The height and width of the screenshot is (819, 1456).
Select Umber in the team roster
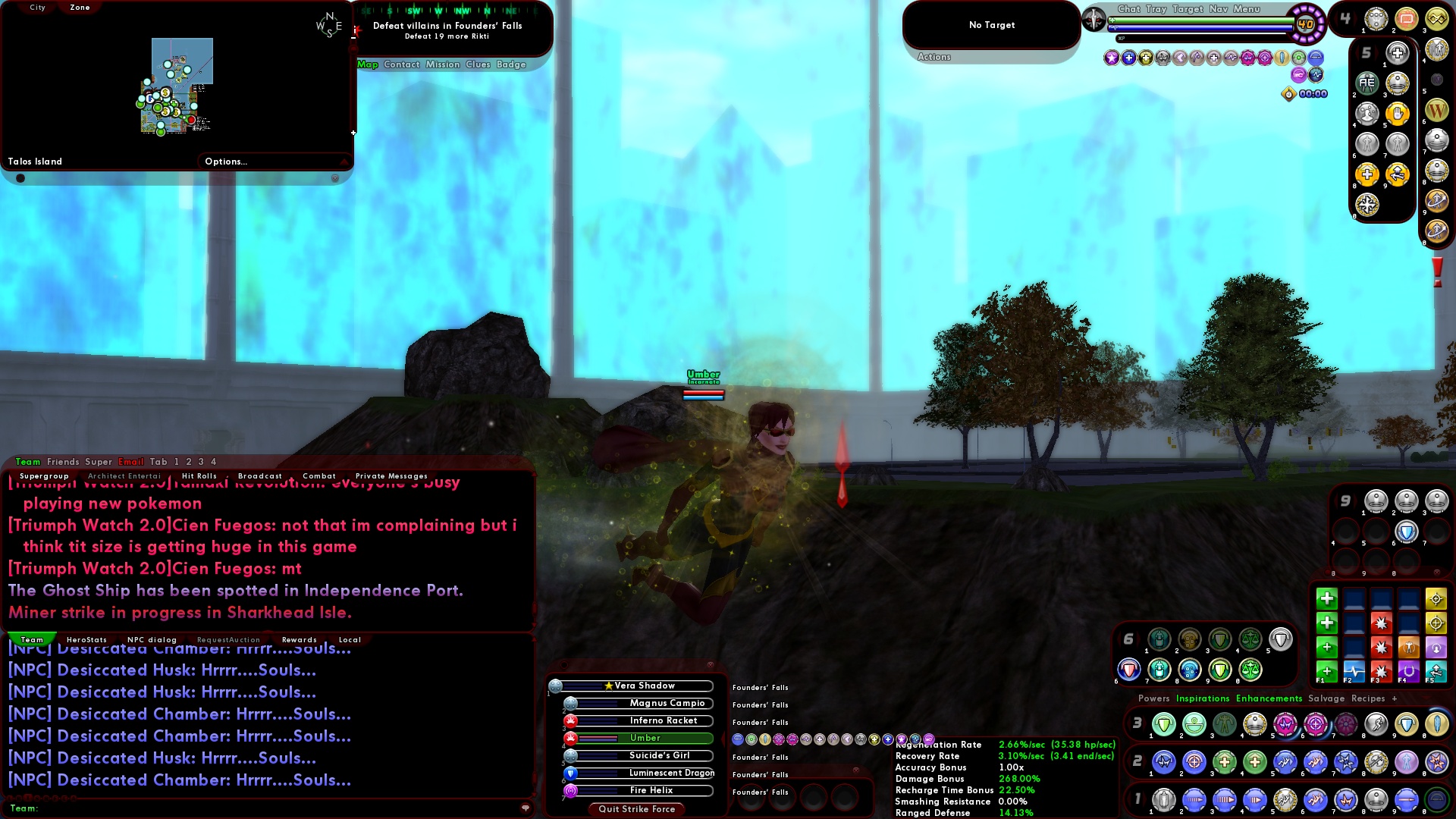[647, 738]
